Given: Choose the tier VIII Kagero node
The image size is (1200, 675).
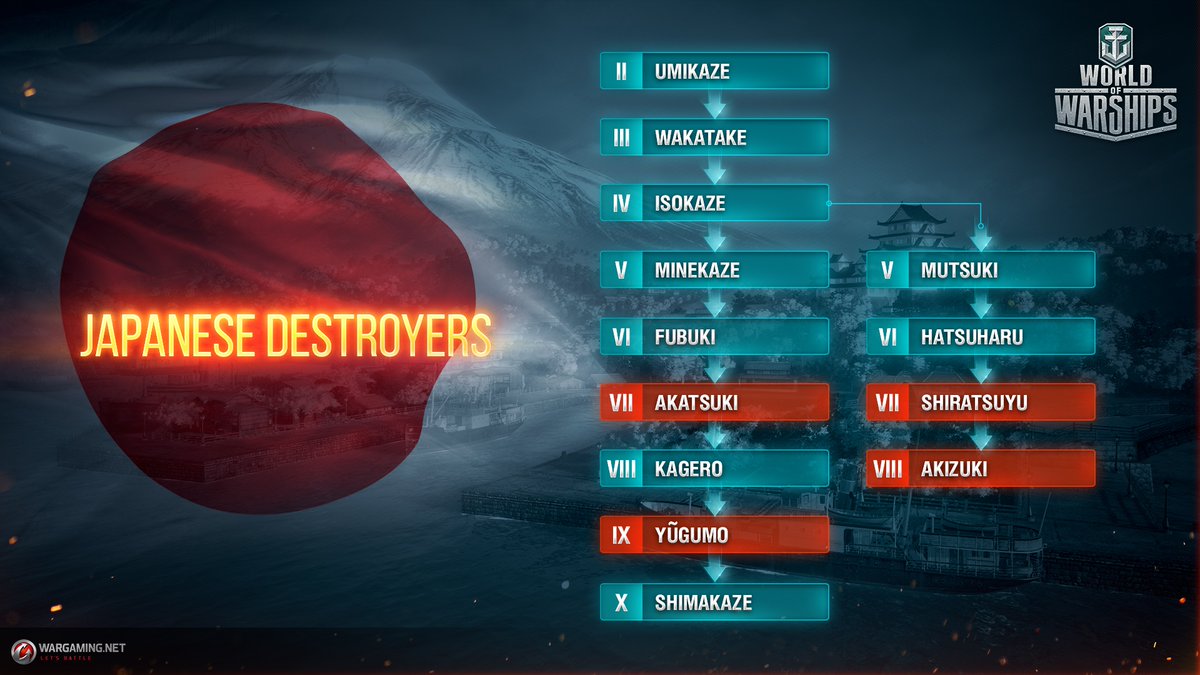Looking at the screenshot, I should pos(714,468).
